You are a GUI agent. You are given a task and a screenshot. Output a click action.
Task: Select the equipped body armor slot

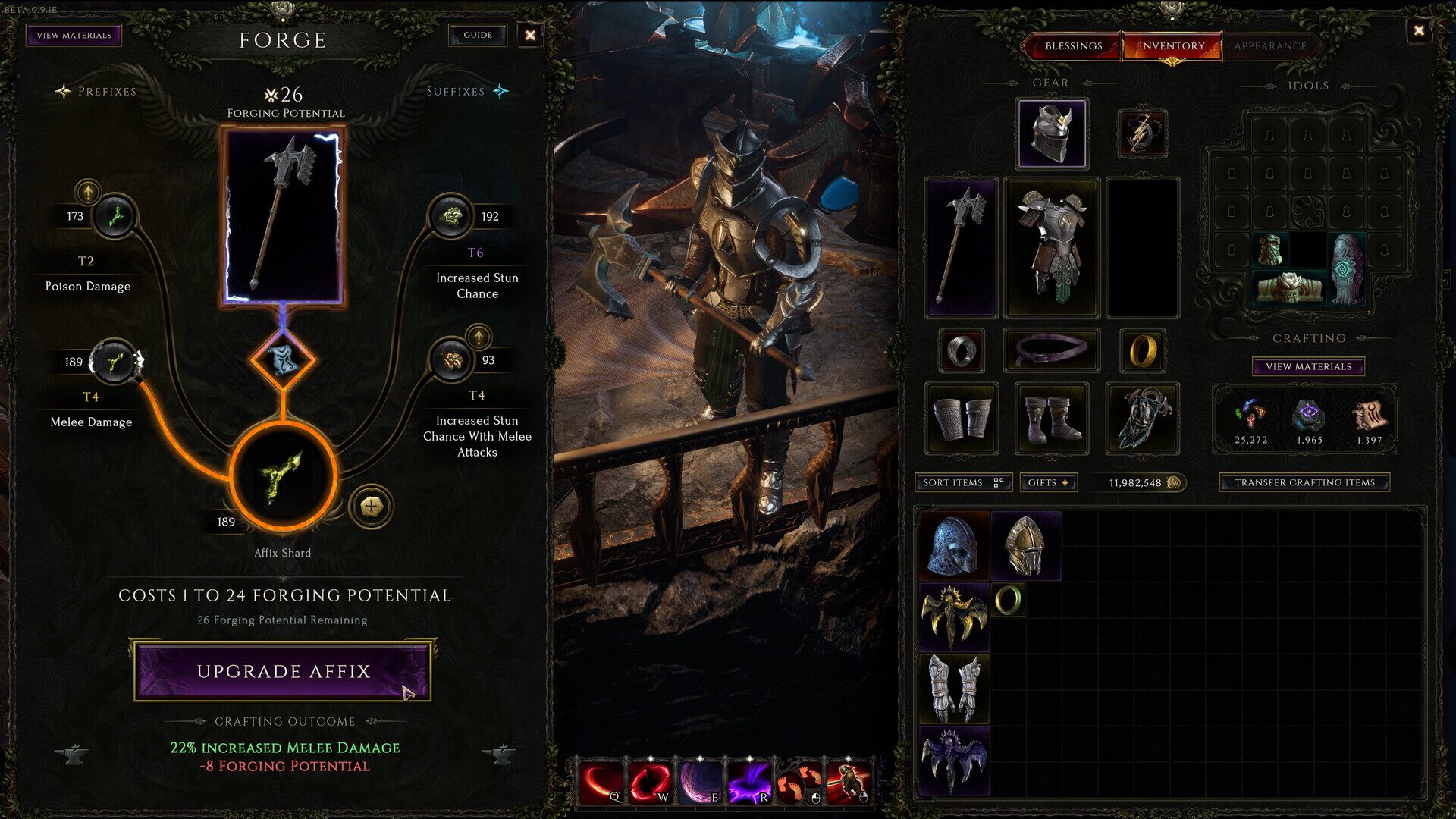click(1051, 247)
